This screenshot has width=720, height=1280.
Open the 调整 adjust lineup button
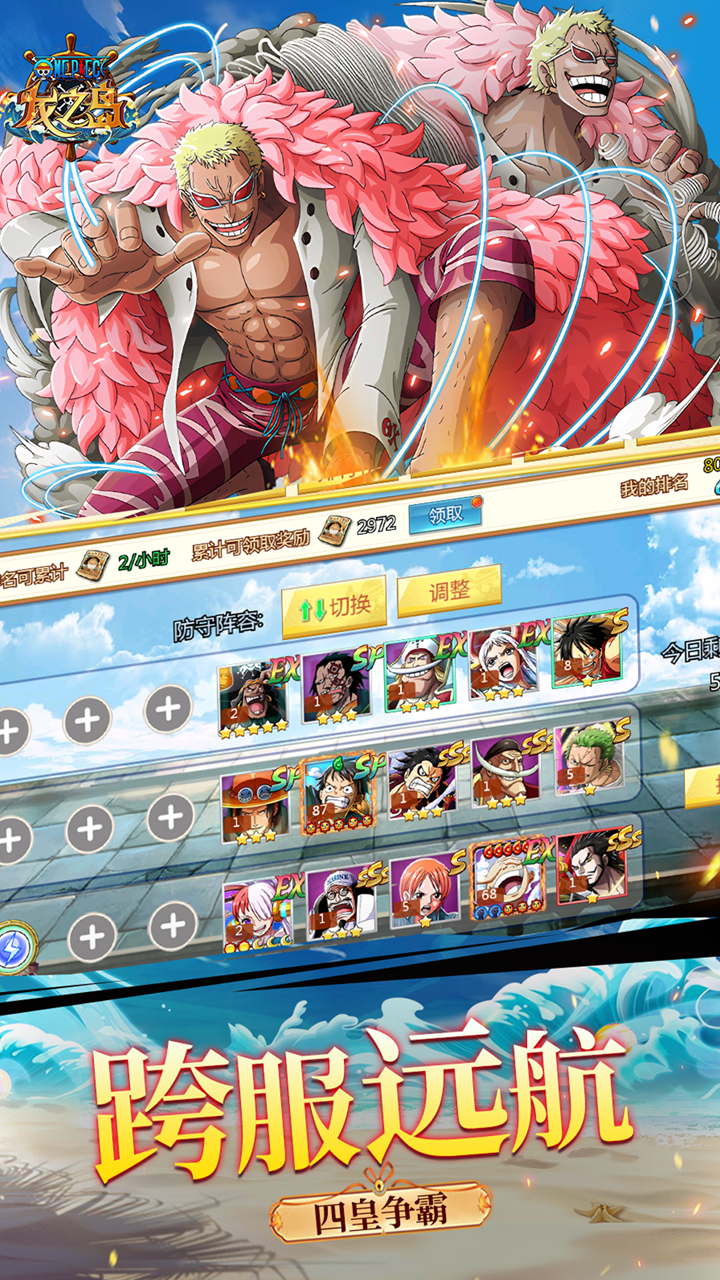tap(449, 592)
